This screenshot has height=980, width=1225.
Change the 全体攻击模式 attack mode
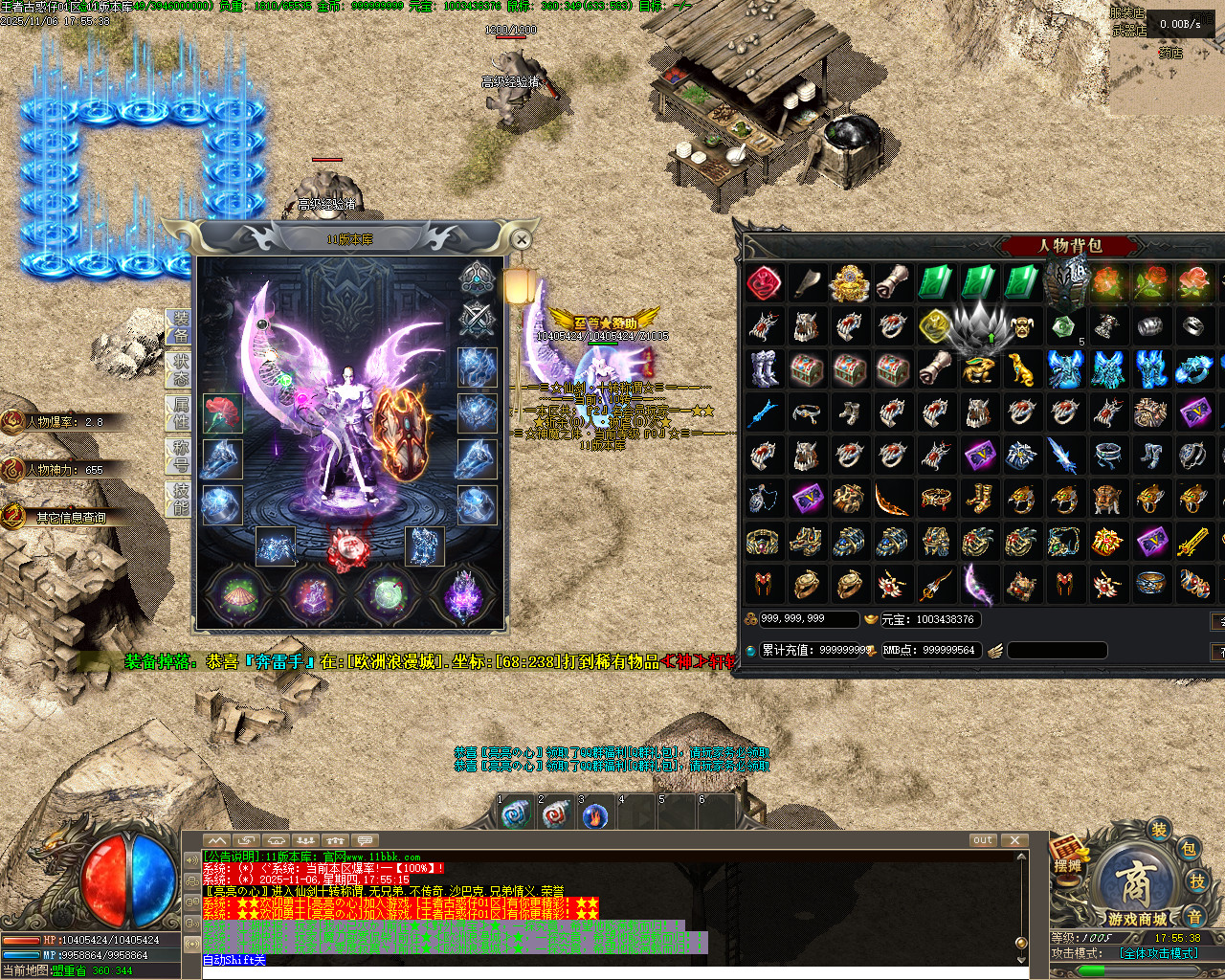[x=1159, y=953]
